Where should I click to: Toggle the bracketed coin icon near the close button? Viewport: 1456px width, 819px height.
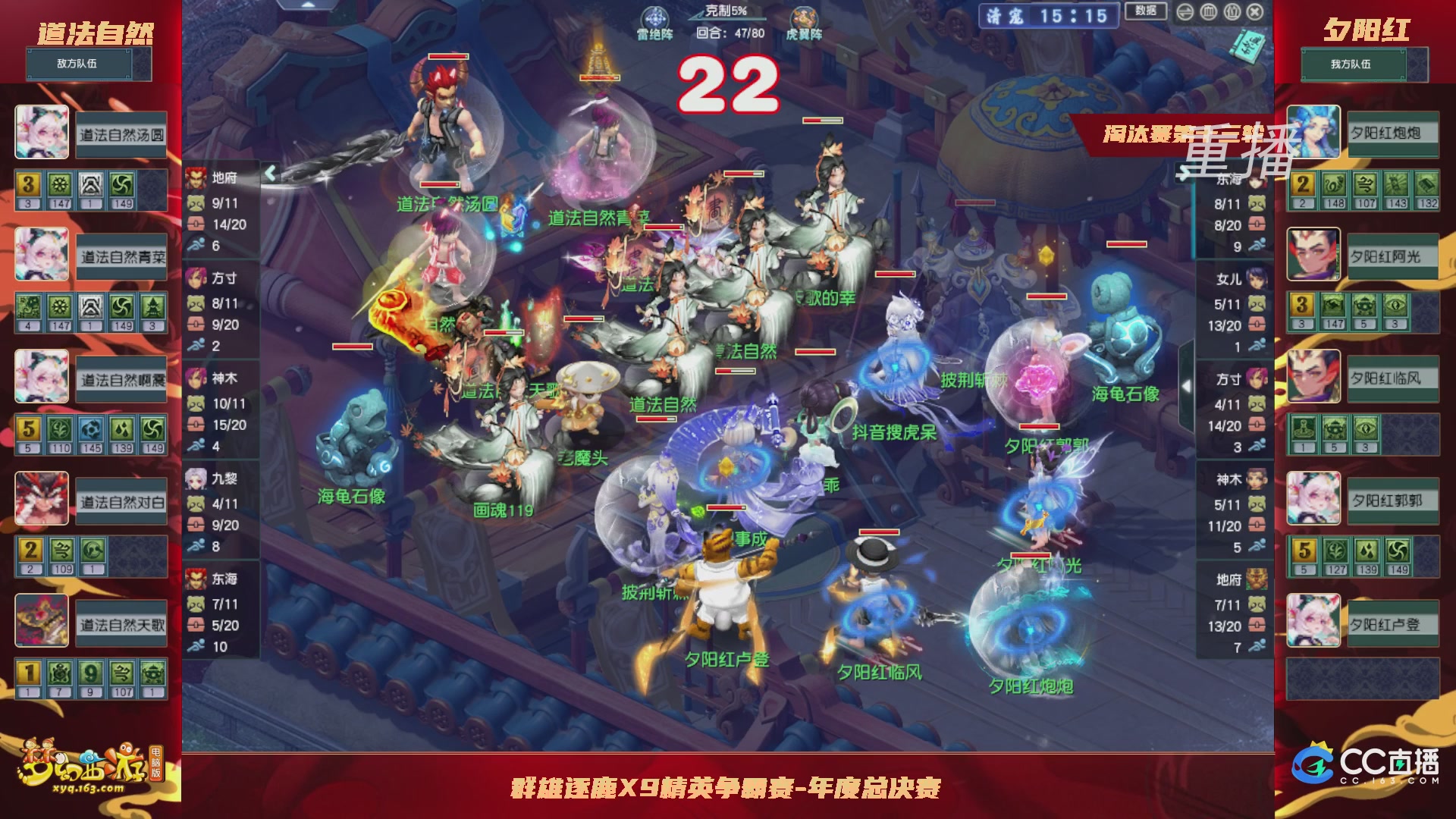tap(1232, 11)
